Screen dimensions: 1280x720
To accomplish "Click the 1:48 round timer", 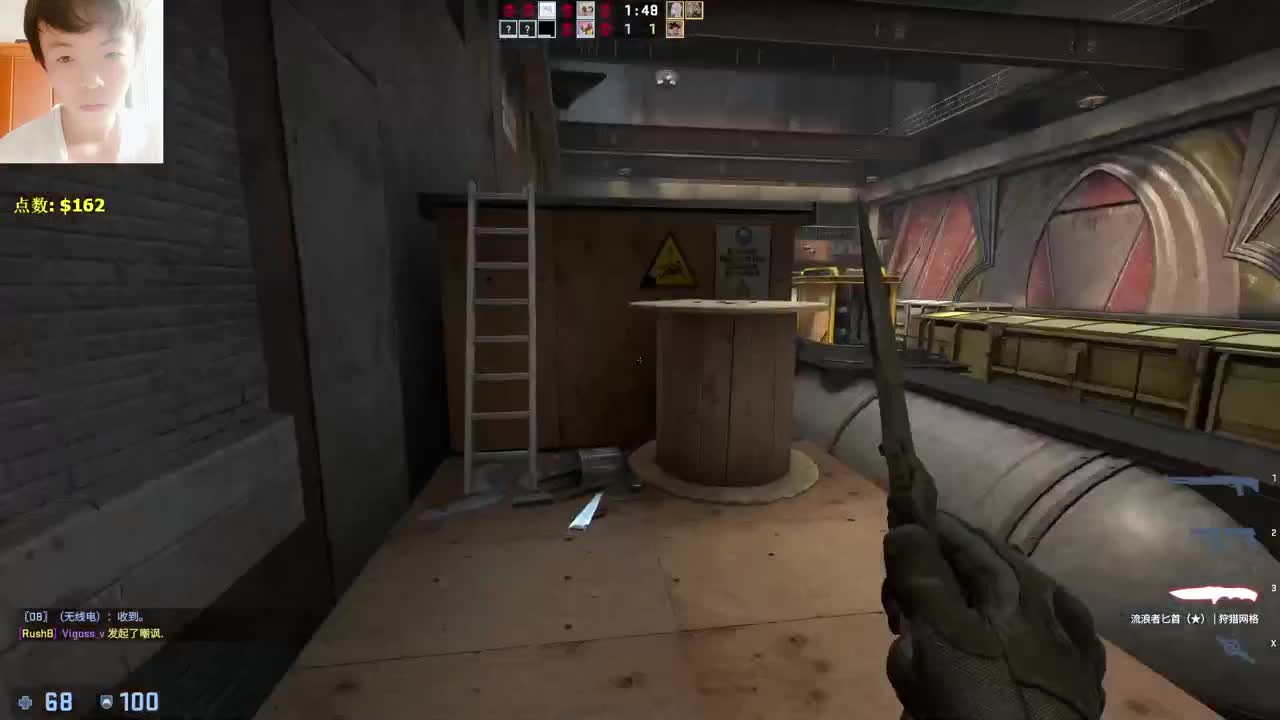I will point(641,11).
